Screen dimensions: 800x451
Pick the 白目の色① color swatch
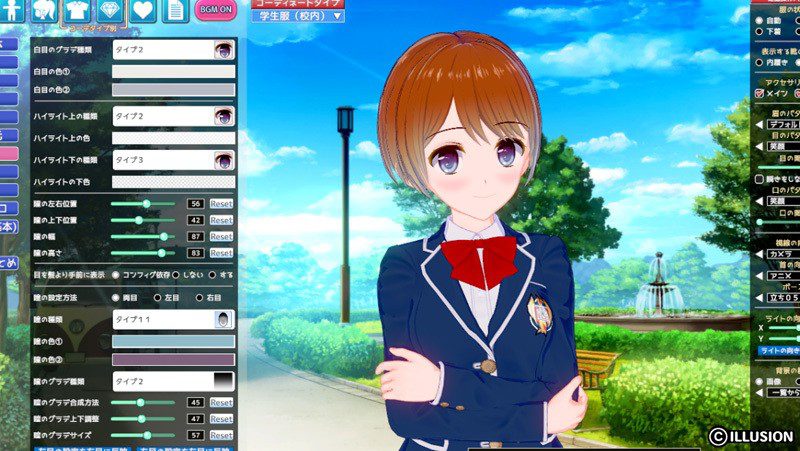[x=173, y=72]
